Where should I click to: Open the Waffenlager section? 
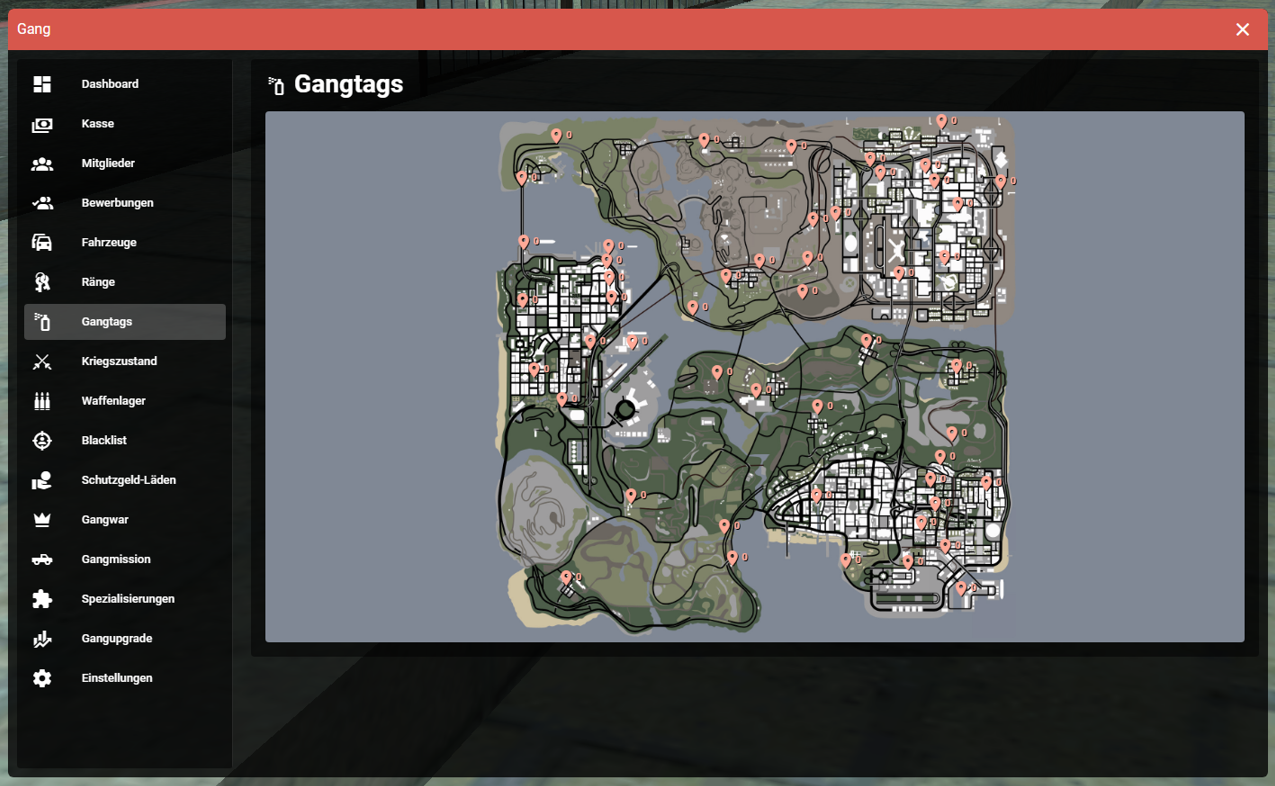113,401
